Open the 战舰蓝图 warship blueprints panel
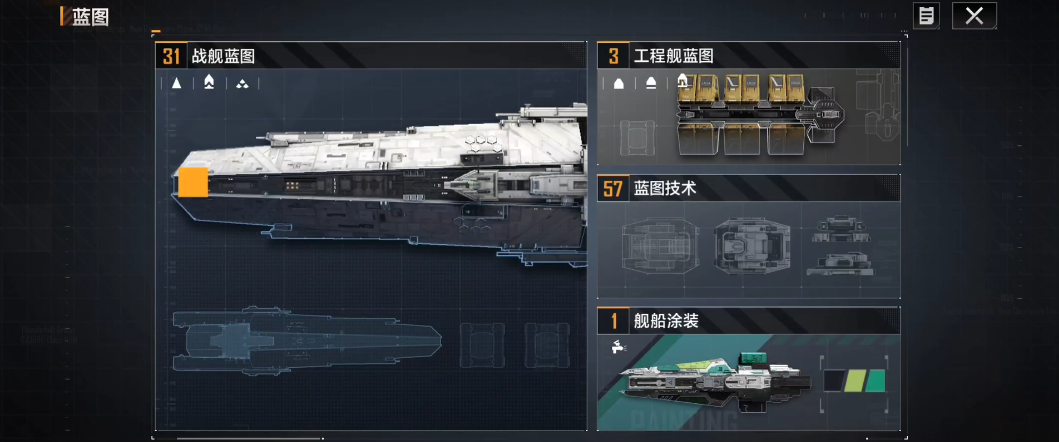The width and height of the screenshot is (1059, 442). 370,240
